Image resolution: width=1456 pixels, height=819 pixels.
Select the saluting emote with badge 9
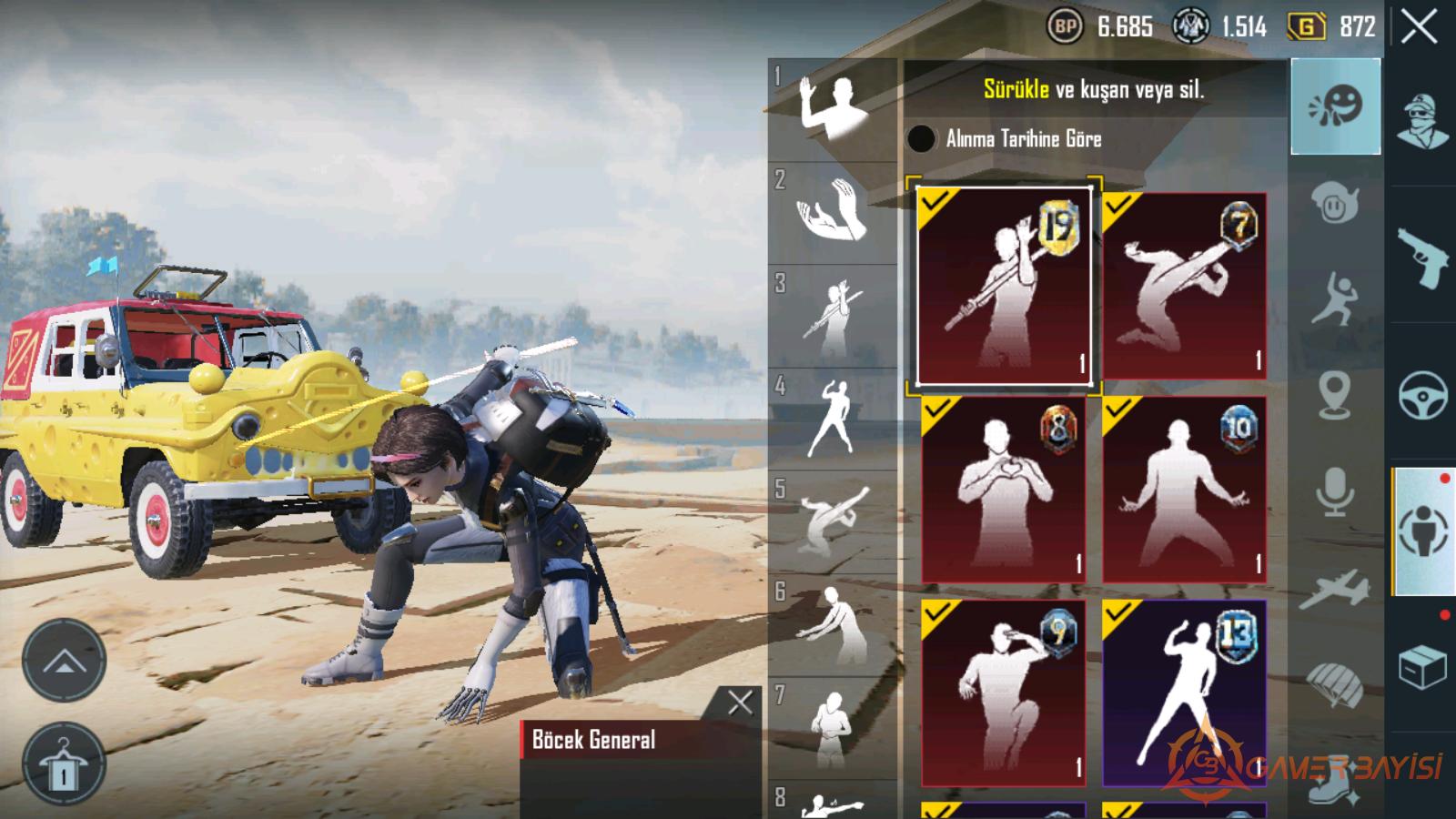point(1004,693)
